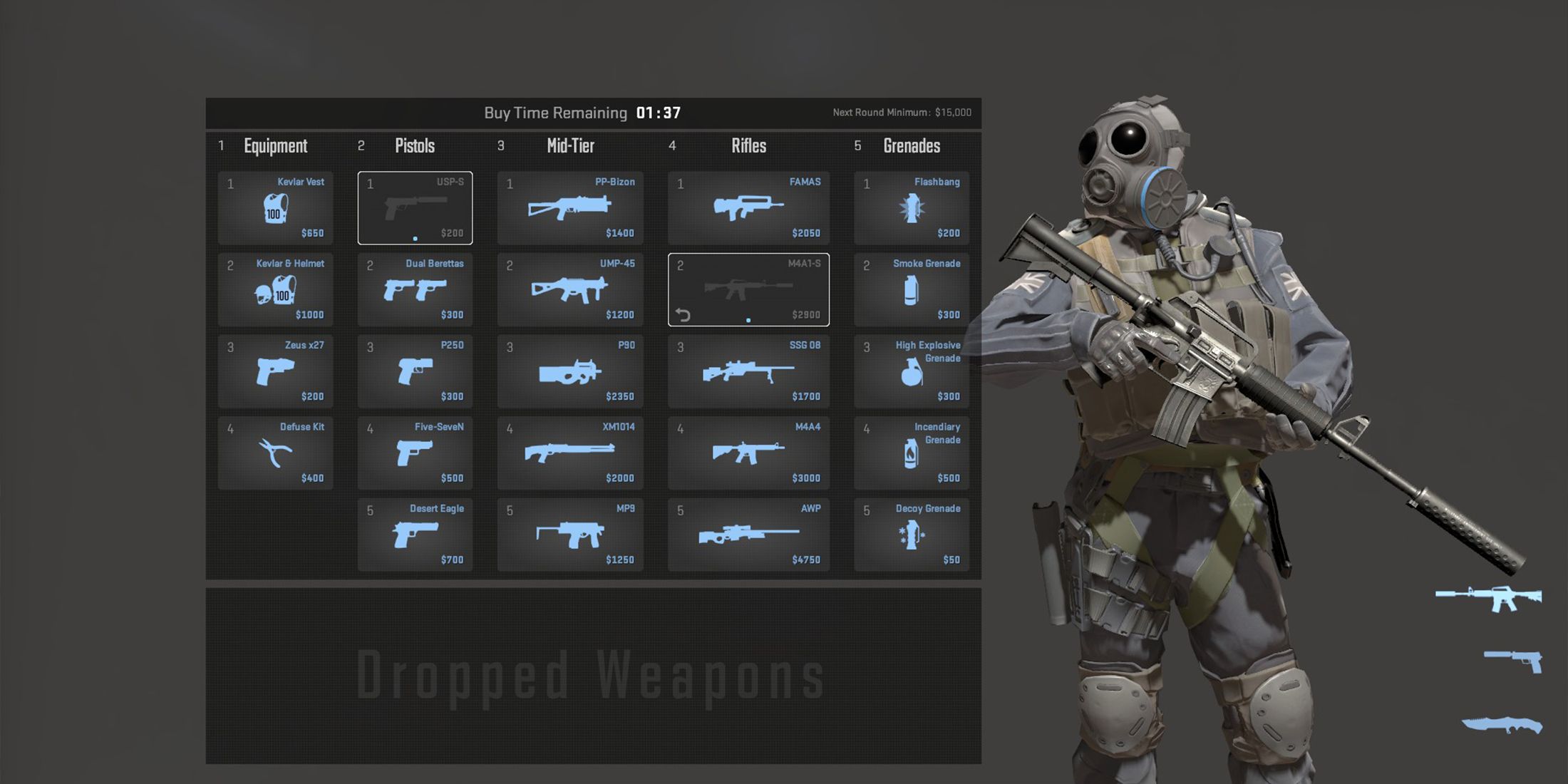Purchase a Smoke Grenade
This screenshot has height=784, width=1568.
tap(912, 289)
